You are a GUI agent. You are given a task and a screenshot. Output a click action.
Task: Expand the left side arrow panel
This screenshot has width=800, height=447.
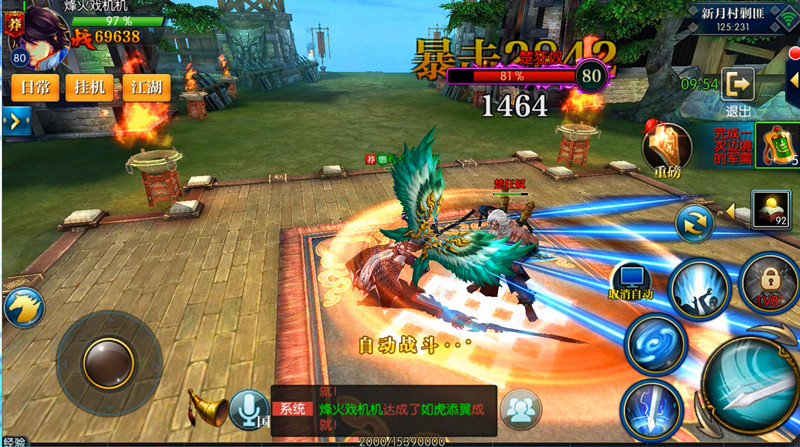[16, 122]
